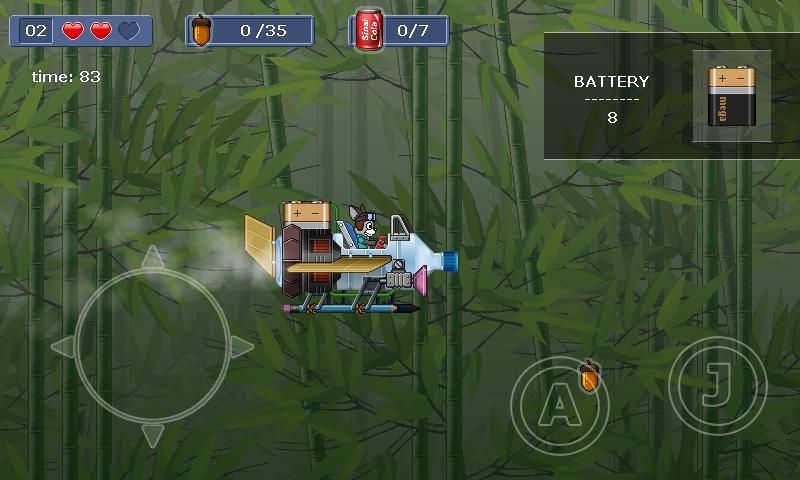Select the mega battery item icon
The width and height of the screenshot is (800, 480).
click(731, 96)
